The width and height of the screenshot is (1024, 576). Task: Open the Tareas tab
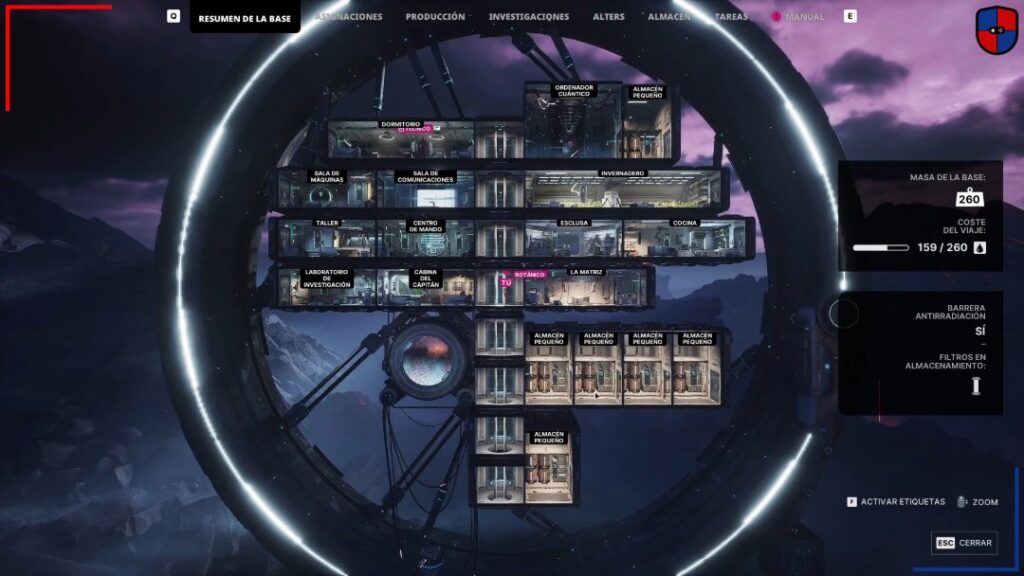pos(731,17)
